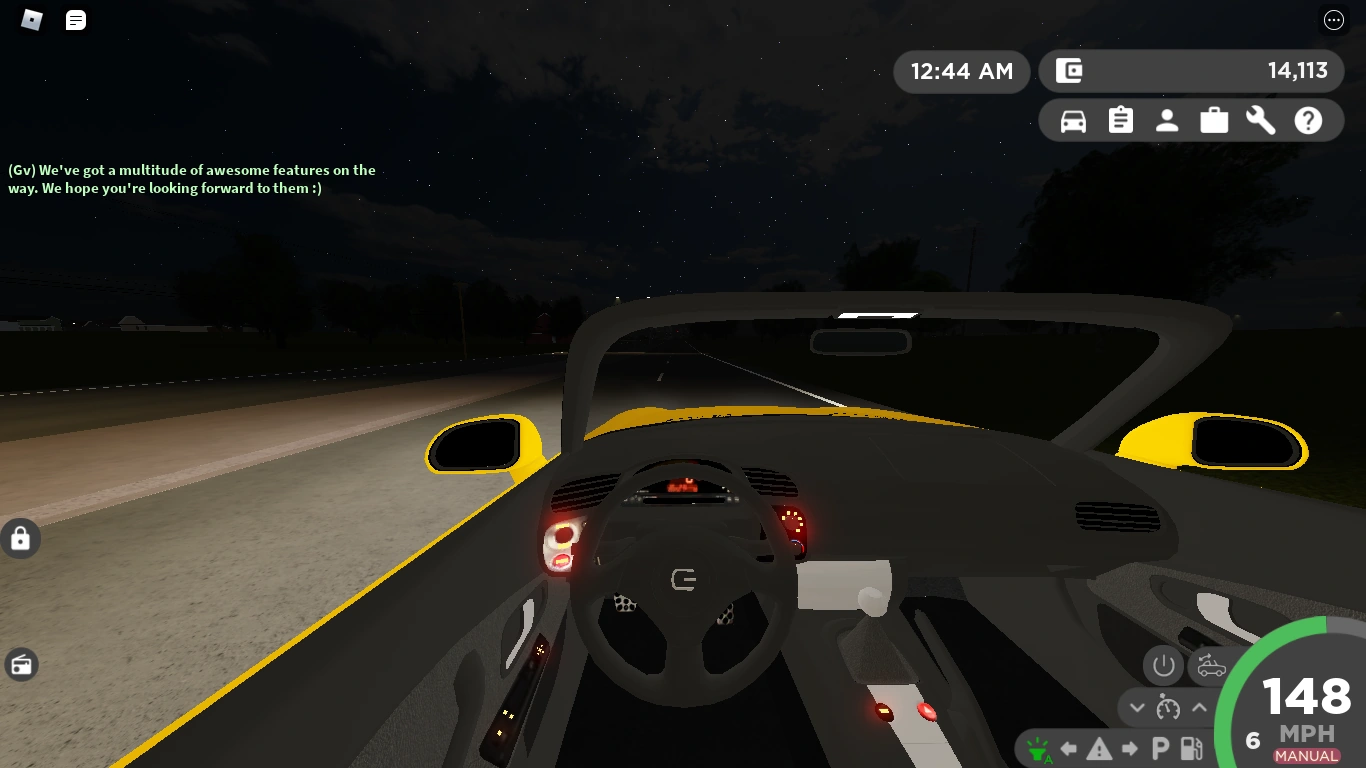Open the Roblox ellipsis menu
1366x768 pixels.
pyautogui.click(x=1333, y=20)
